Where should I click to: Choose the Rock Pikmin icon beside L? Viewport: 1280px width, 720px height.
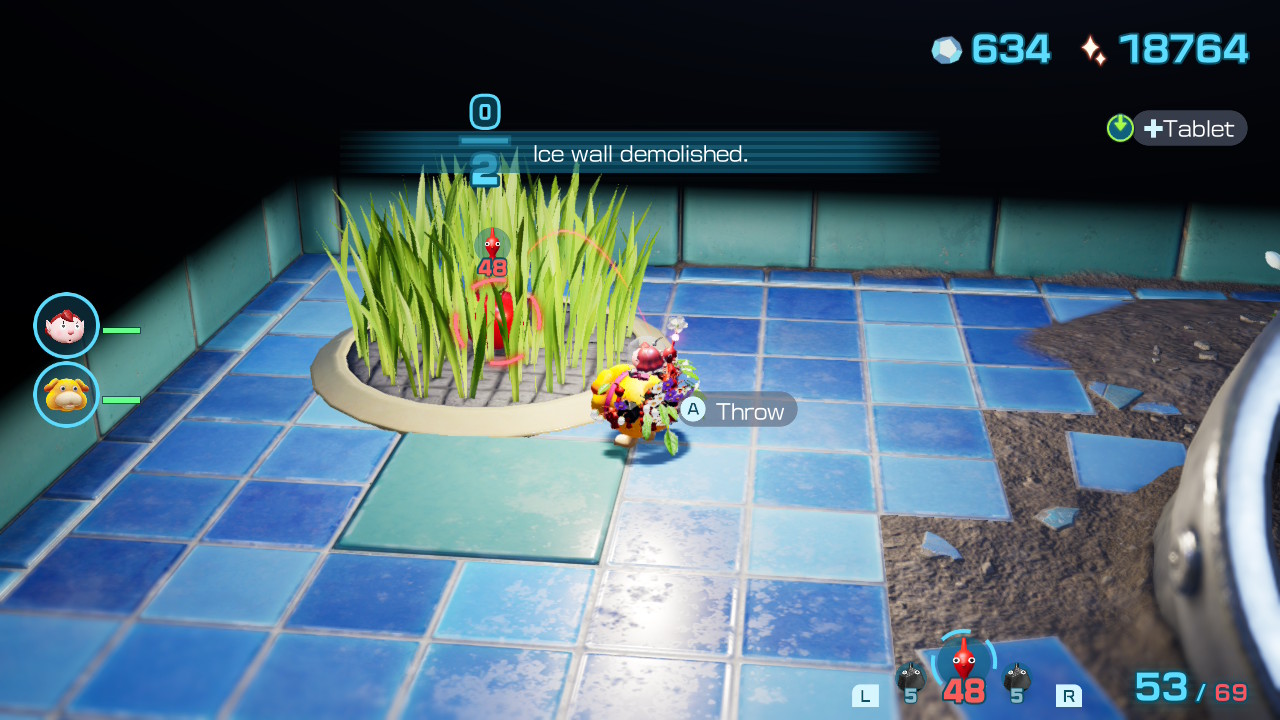pos(910,678)
